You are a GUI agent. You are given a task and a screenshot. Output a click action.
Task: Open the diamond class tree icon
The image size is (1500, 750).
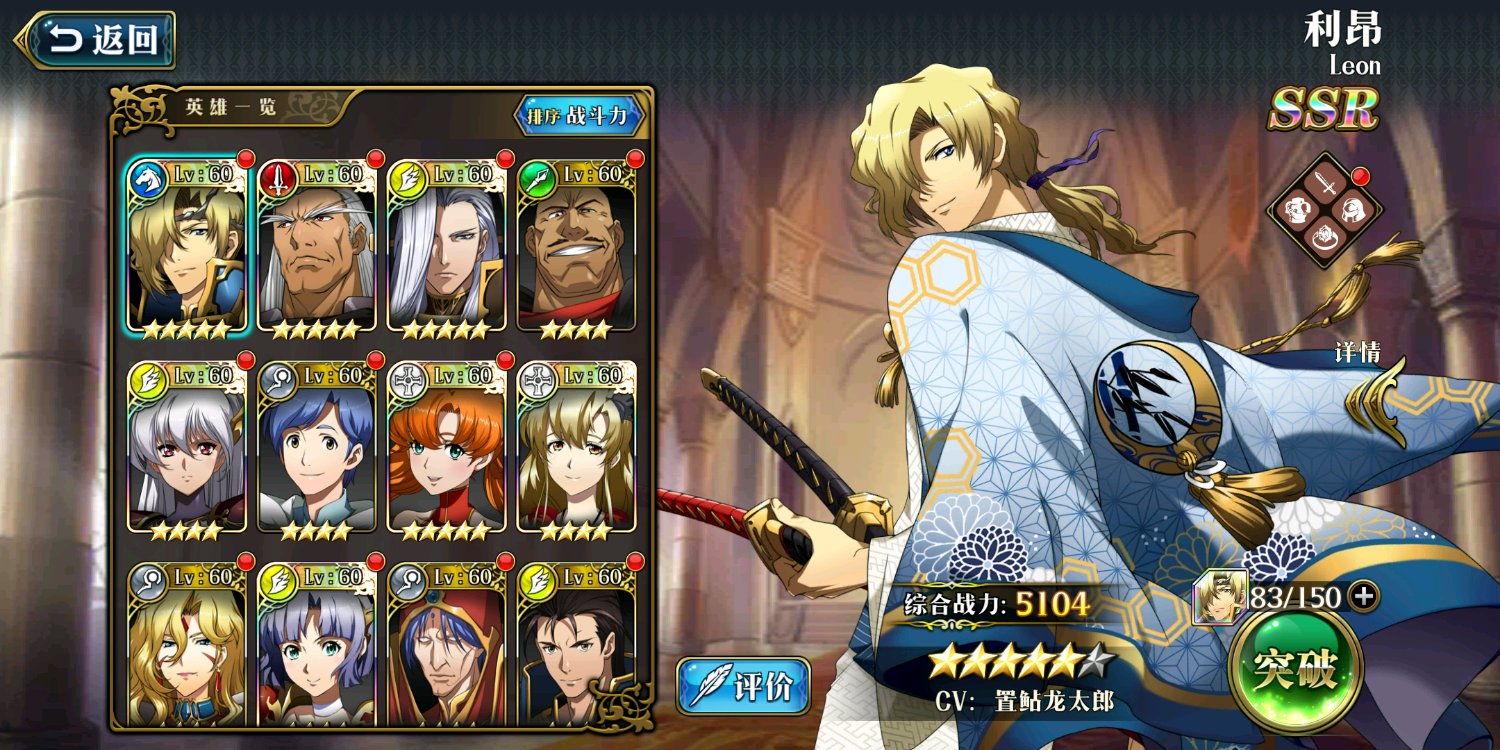(1324, 212)
